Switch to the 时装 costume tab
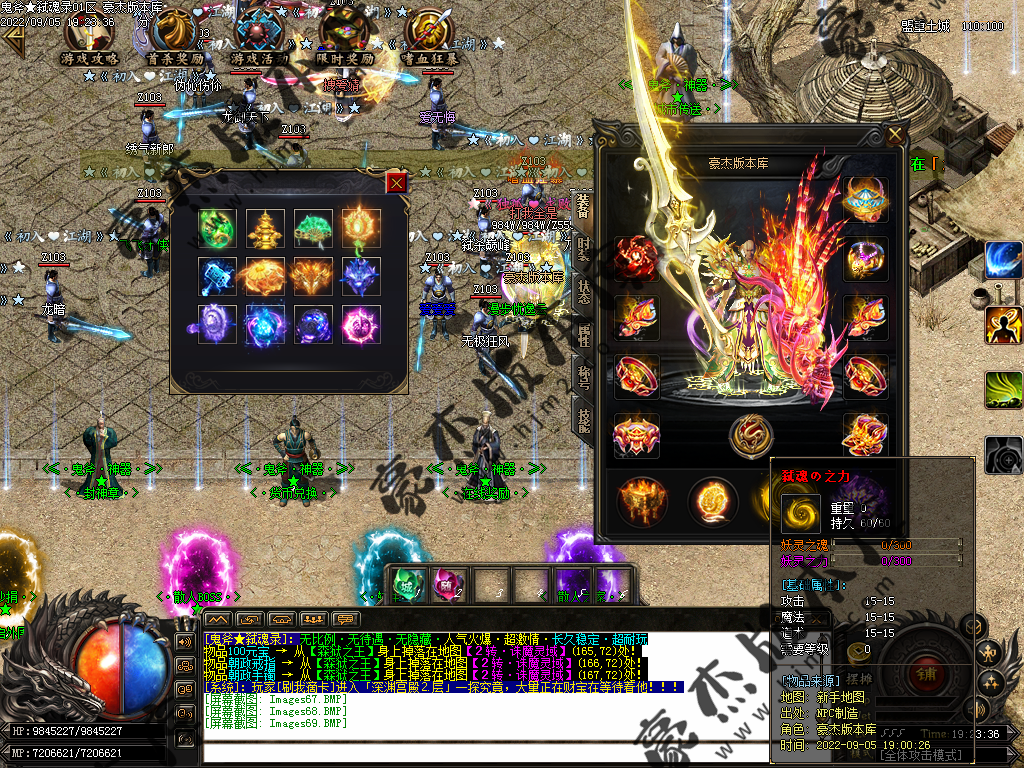This screenshot has height=768, width=1024. click(x=583, y=250)
